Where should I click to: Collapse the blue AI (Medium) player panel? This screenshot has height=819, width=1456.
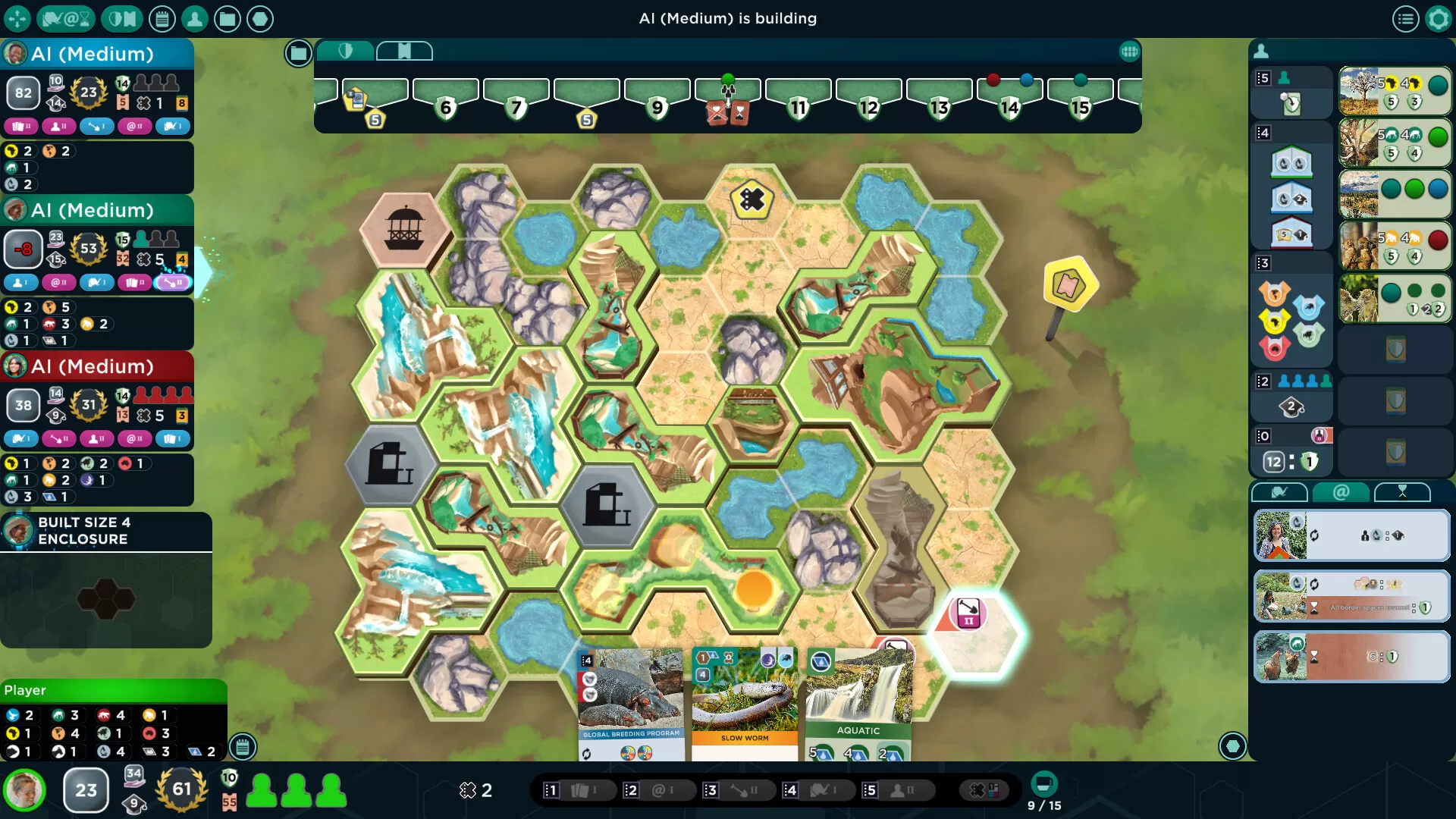[x=97, y=54]
